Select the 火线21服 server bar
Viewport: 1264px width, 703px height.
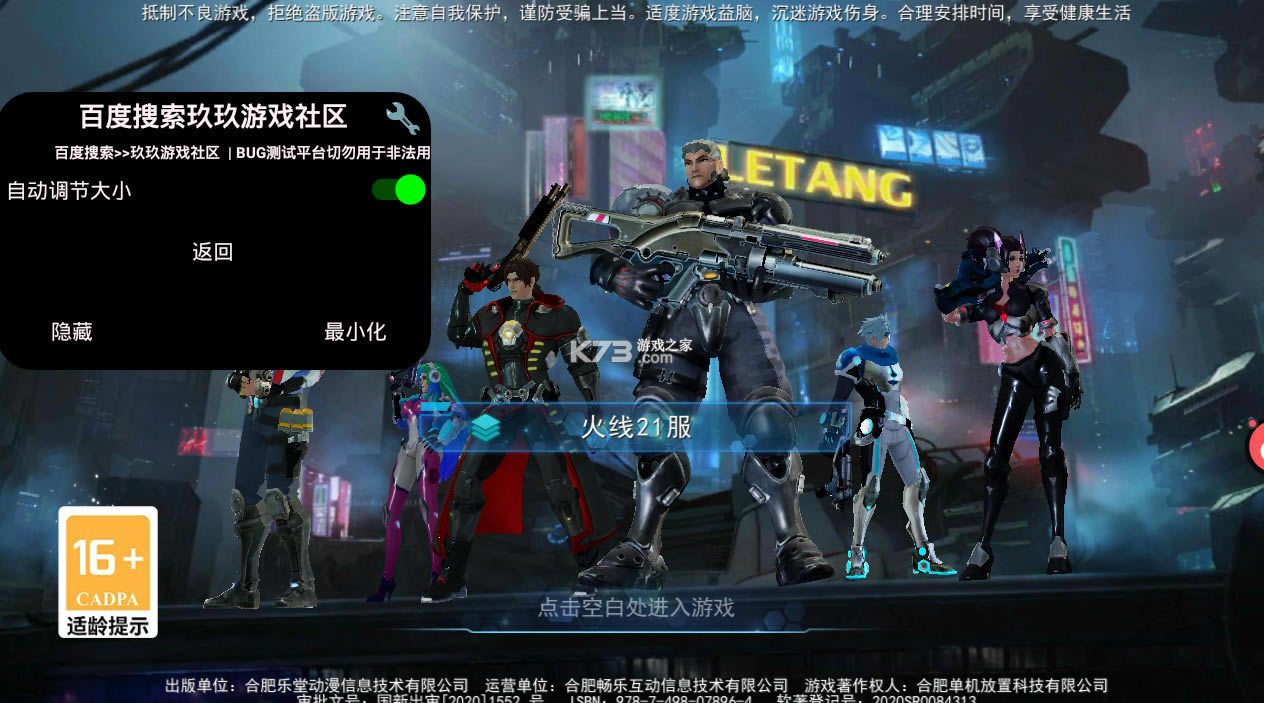click(636, 427)
